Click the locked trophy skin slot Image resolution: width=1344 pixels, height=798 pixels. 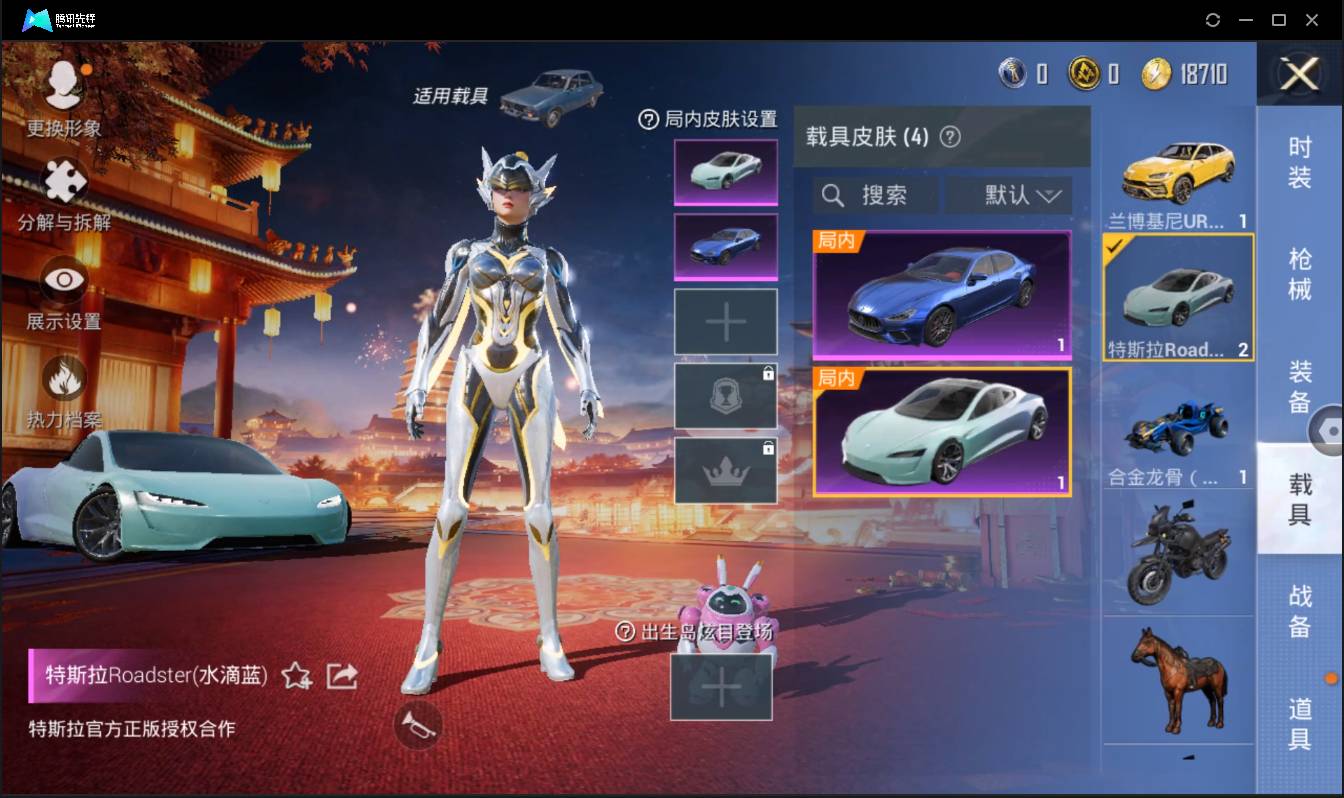coord(725,393)
